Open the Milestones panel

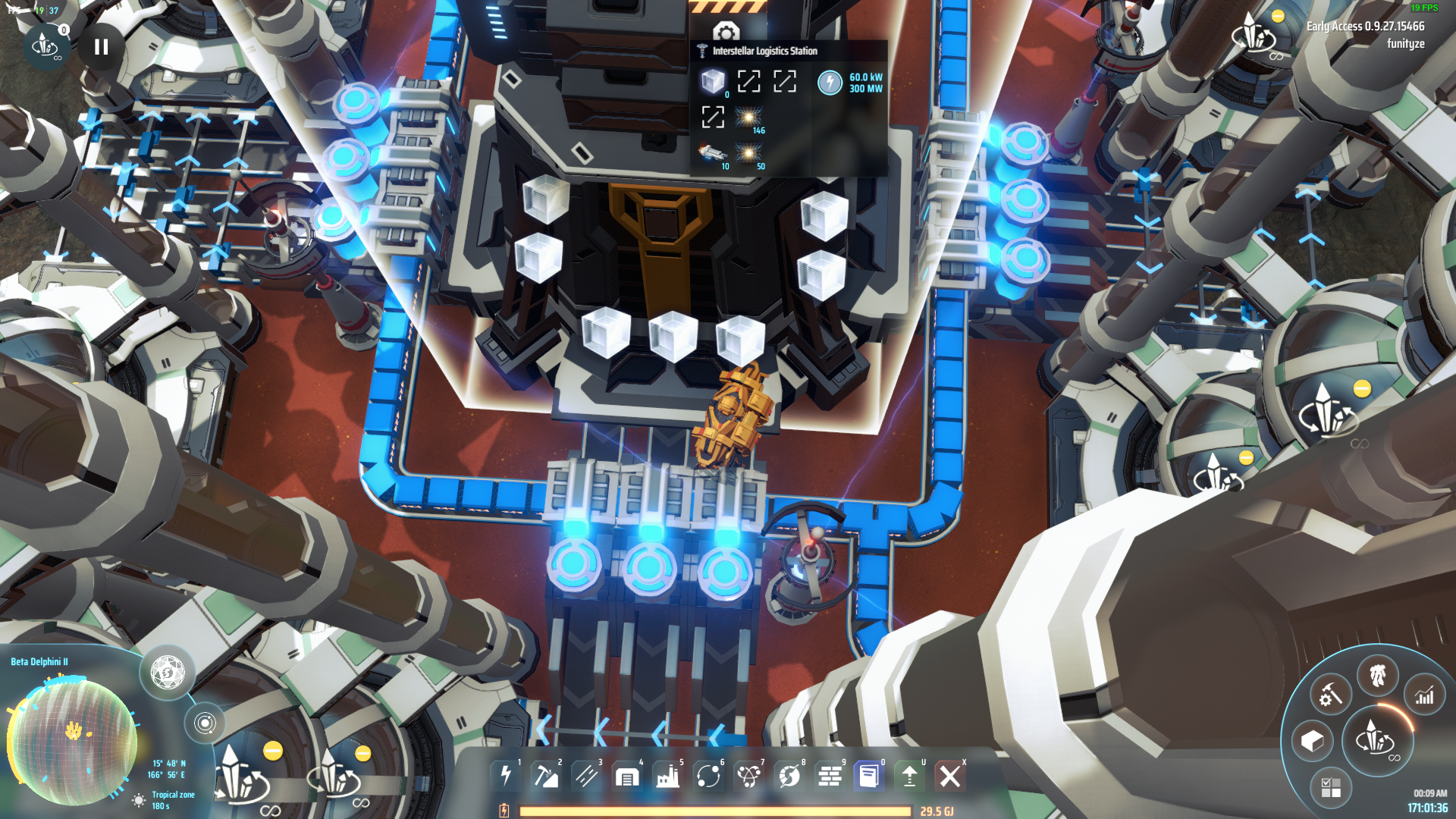click(1332, 786)
